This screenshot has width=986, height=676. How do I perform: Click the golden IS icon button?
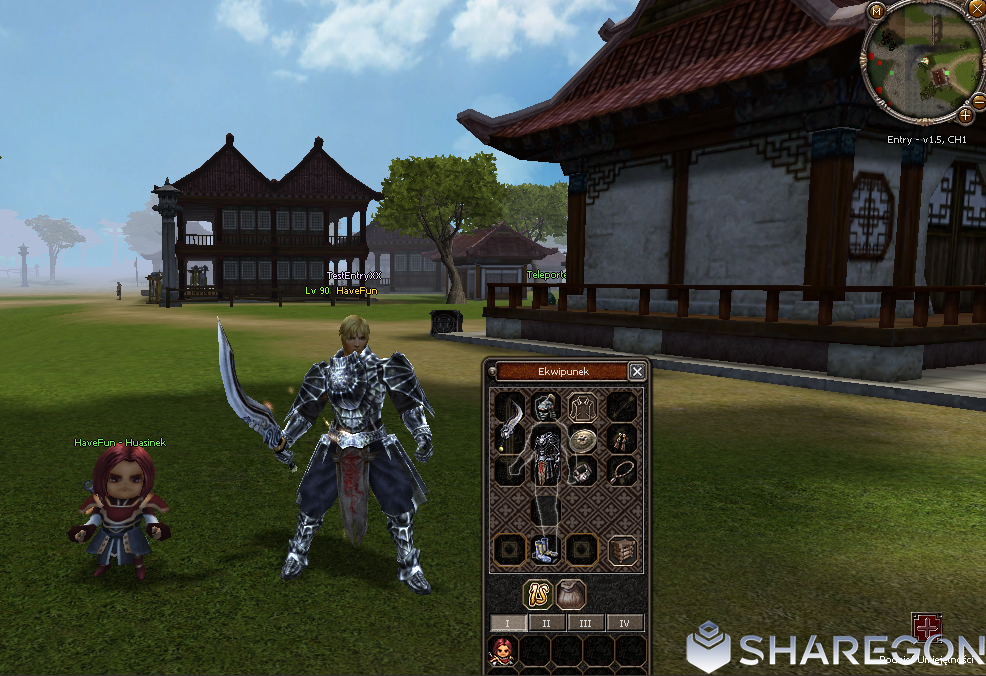pos(538,594)
